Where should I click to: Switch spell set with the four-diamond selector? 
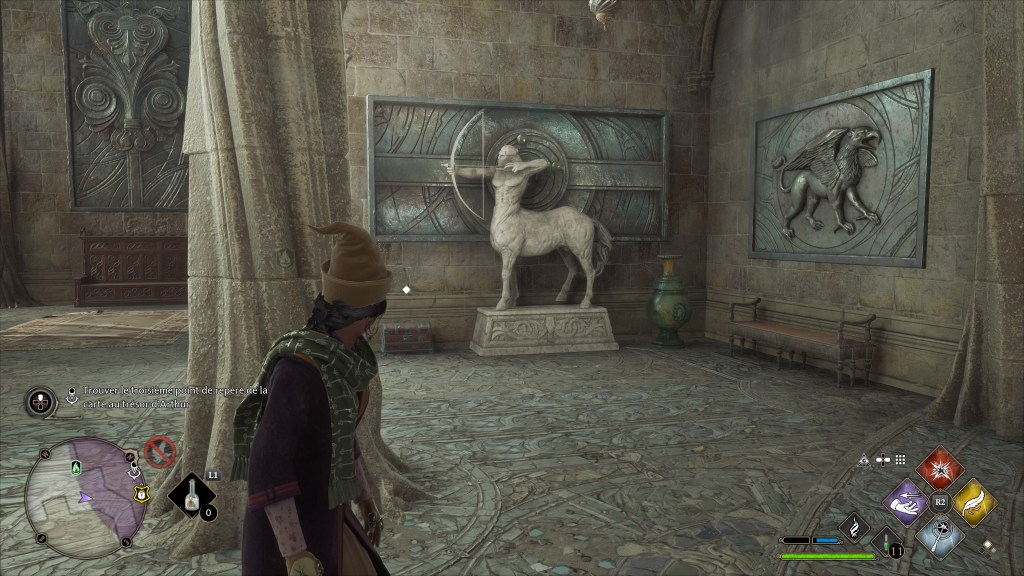point(988,546)
